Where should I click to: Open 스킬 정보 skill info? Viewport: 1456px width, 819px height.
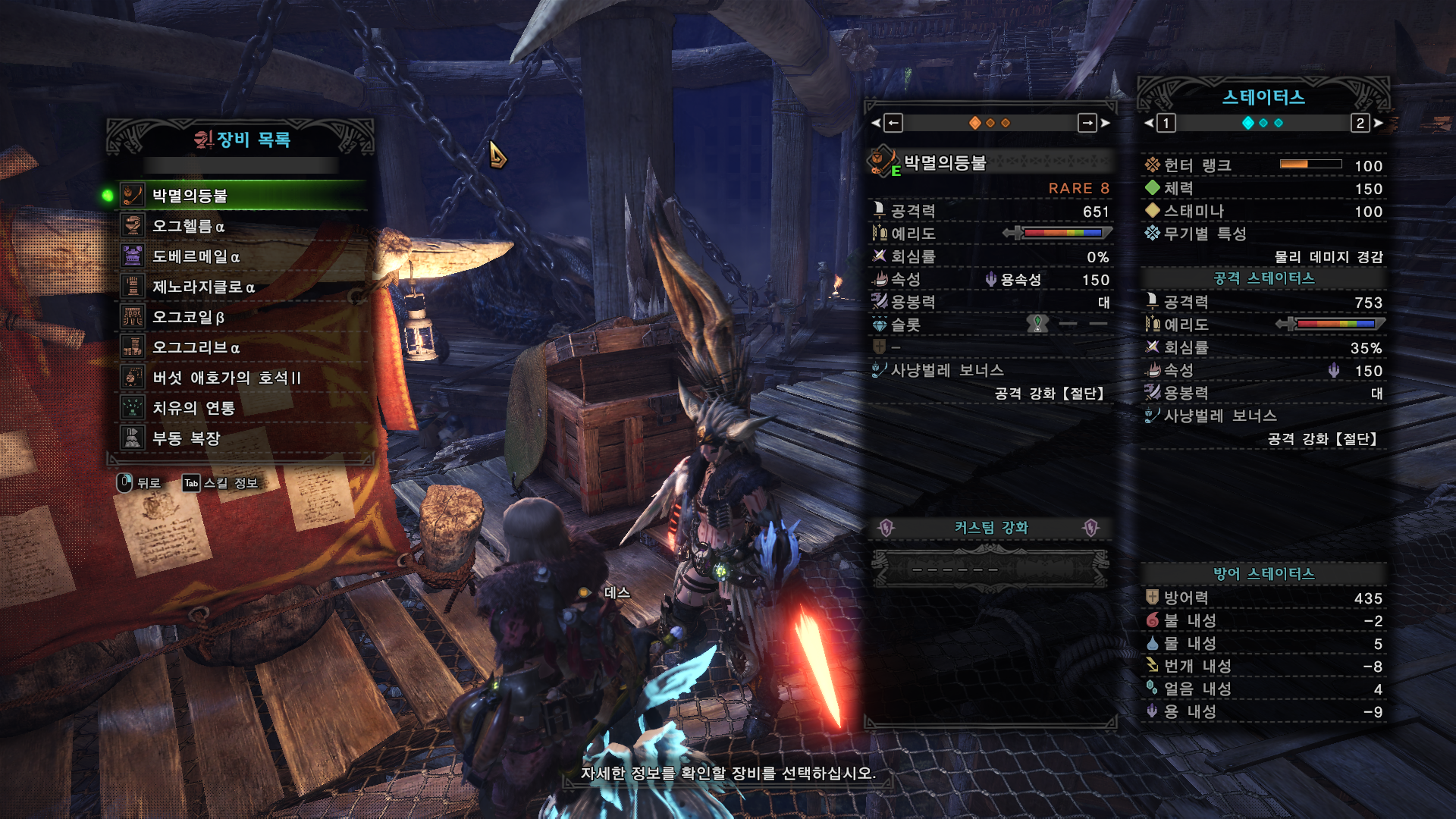tap(221, 483)
